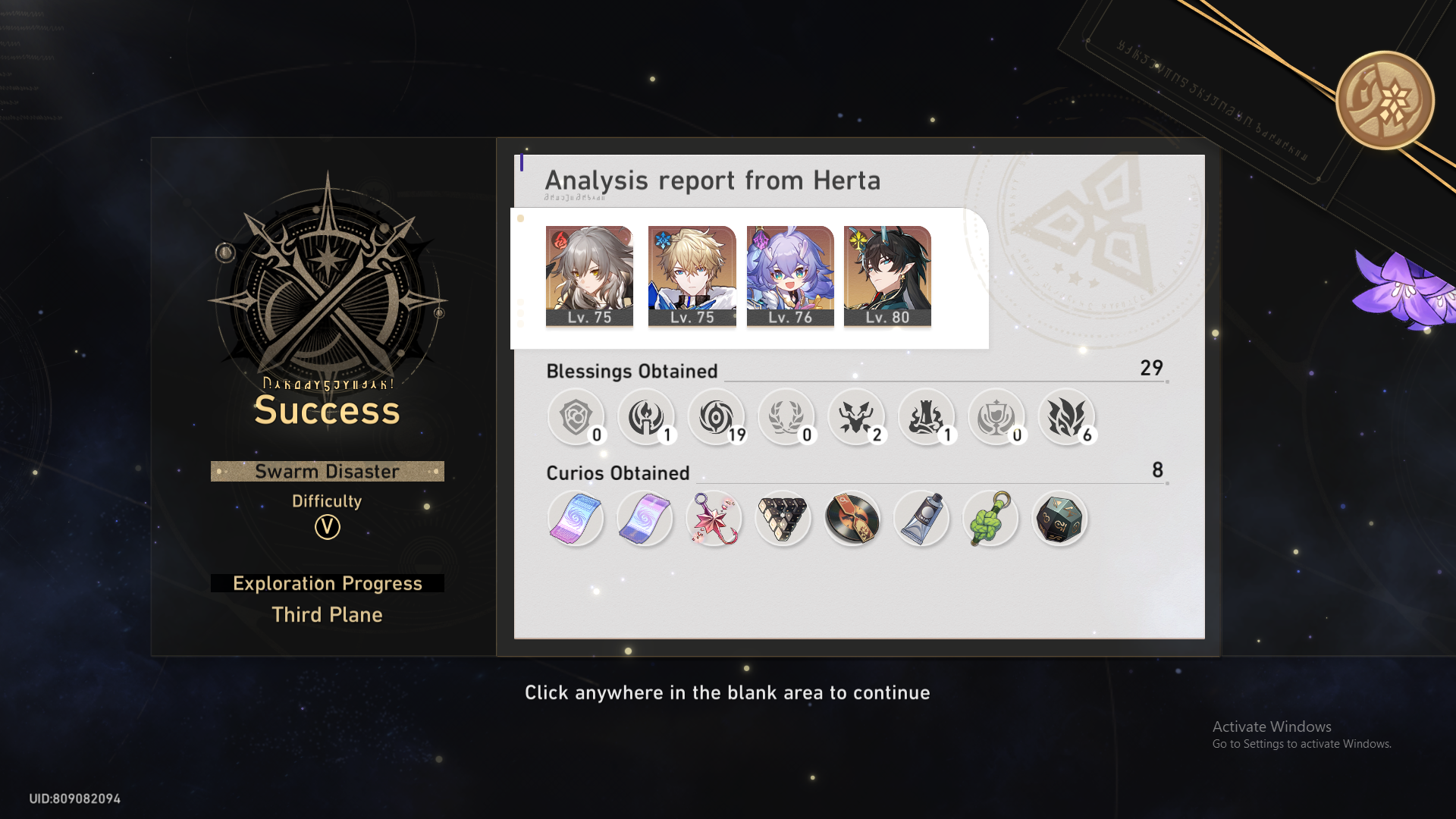
Task: Click the Exploration Progress heading
Action: click(327, 583)
